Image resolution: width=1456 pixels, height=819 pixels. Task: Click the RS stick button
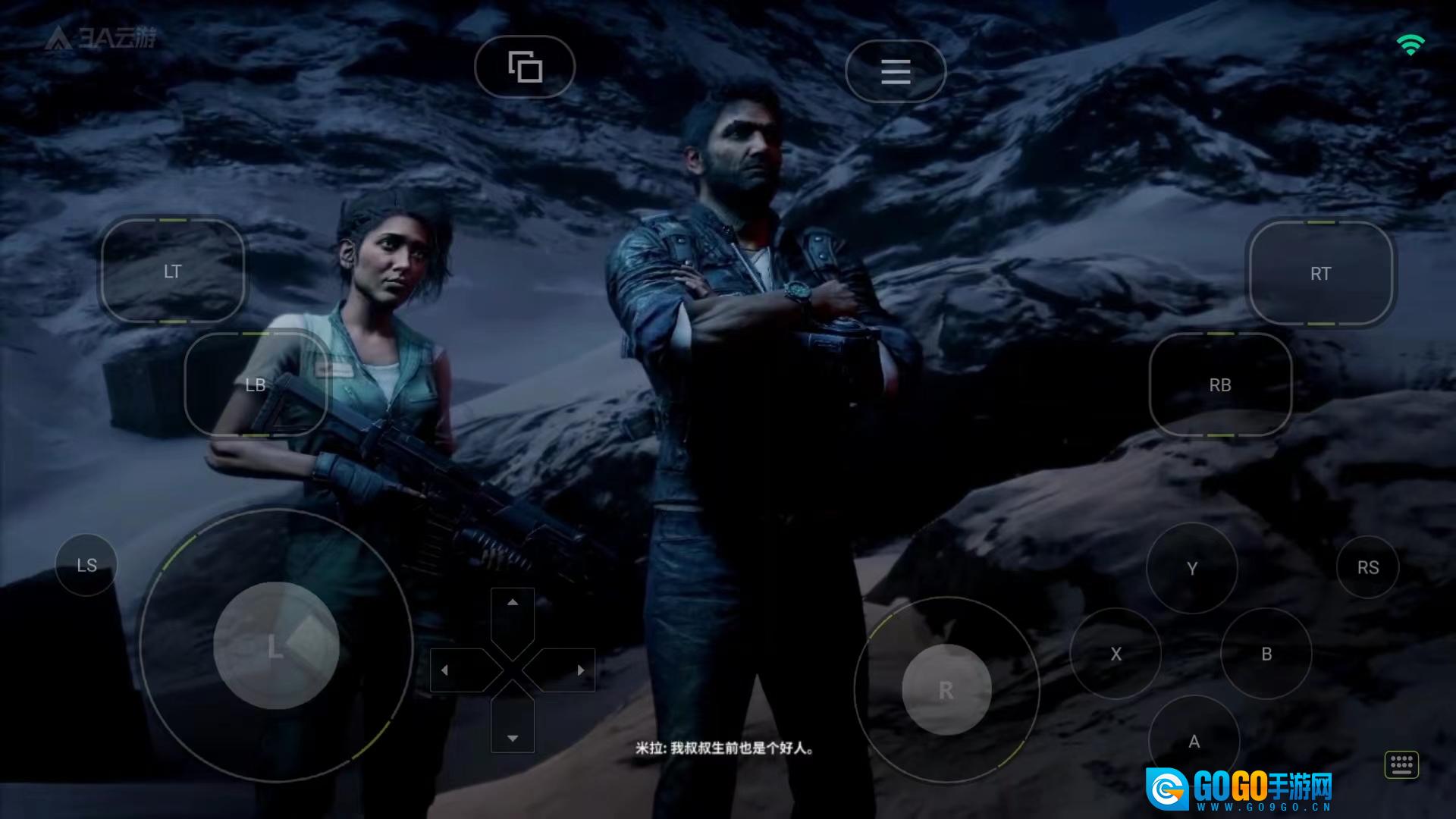[x=1368, y=567]
